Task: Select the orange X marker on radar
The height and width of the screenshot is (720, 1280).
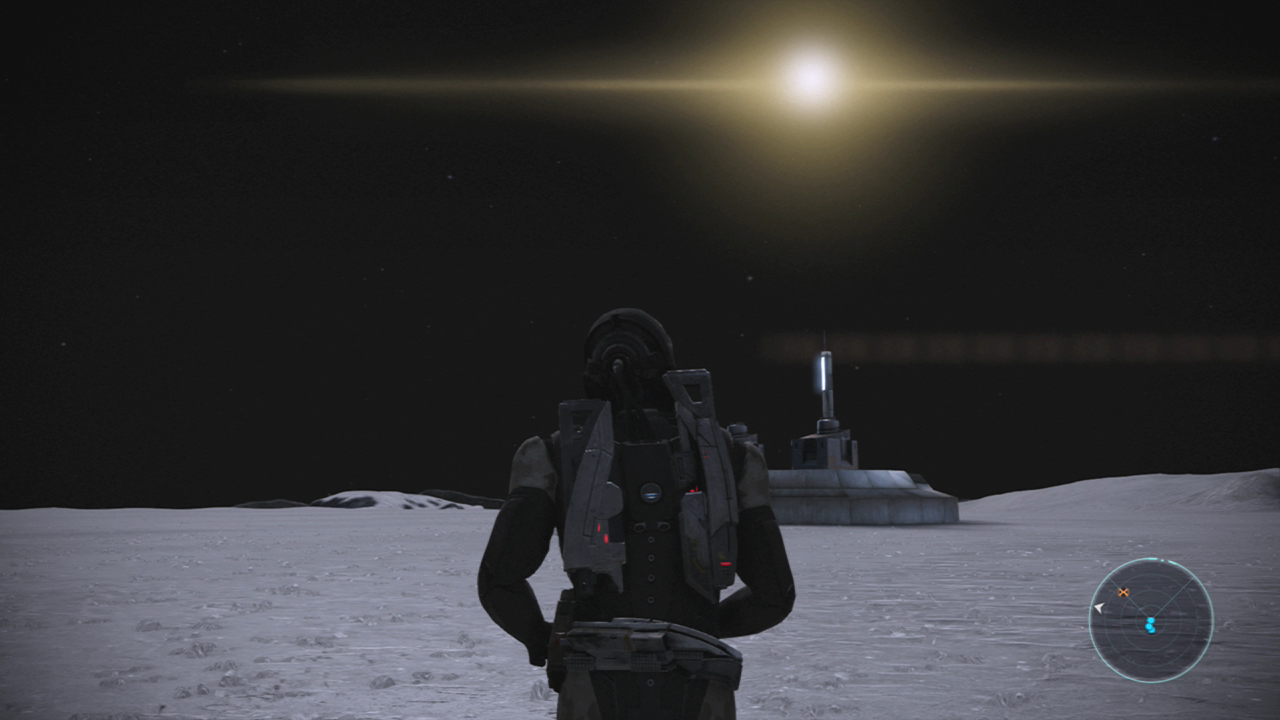Action: [1123, 593]
